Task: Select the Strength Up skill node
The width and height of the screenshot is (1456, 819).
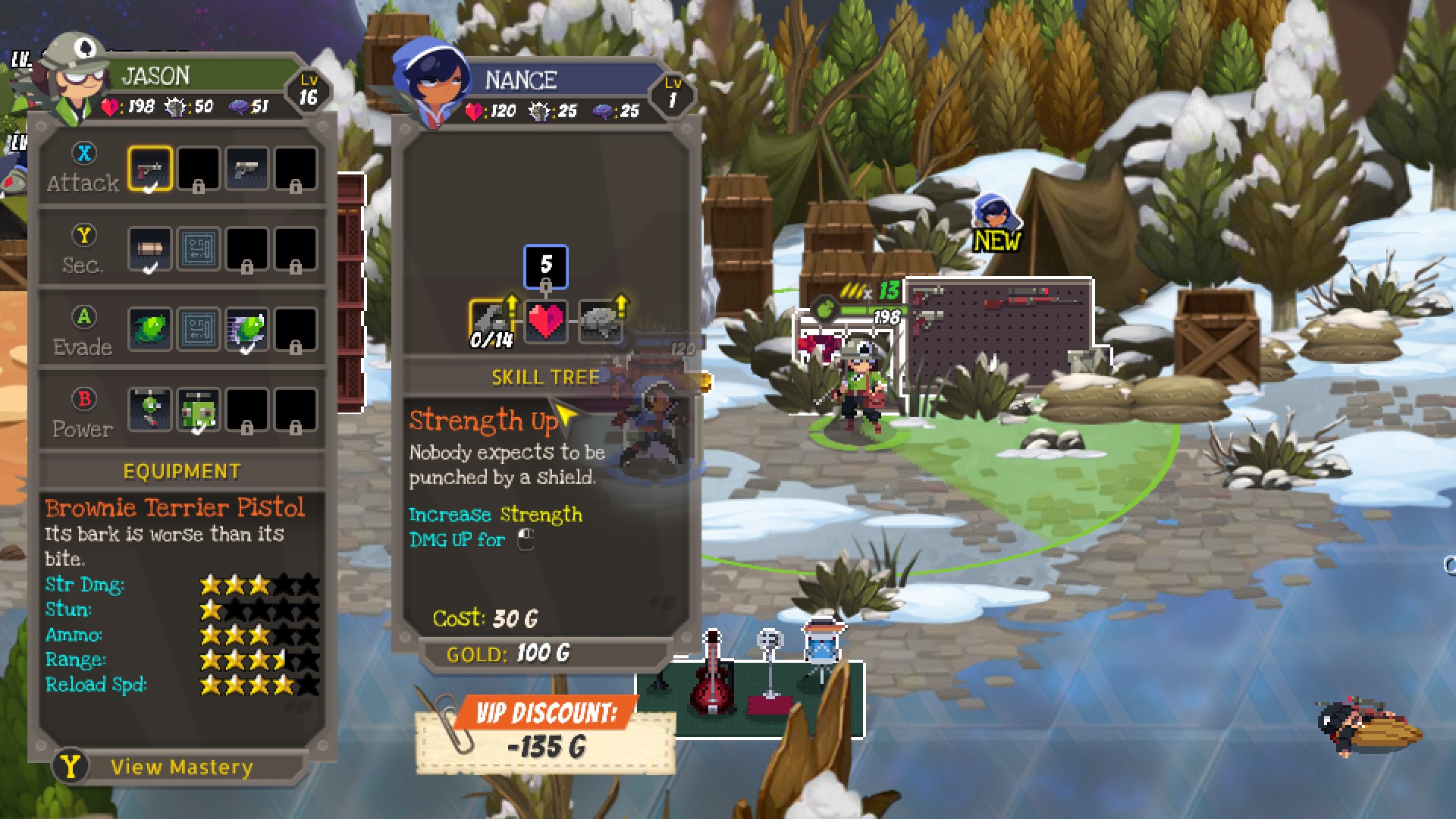Action: [x=490, y=321]
